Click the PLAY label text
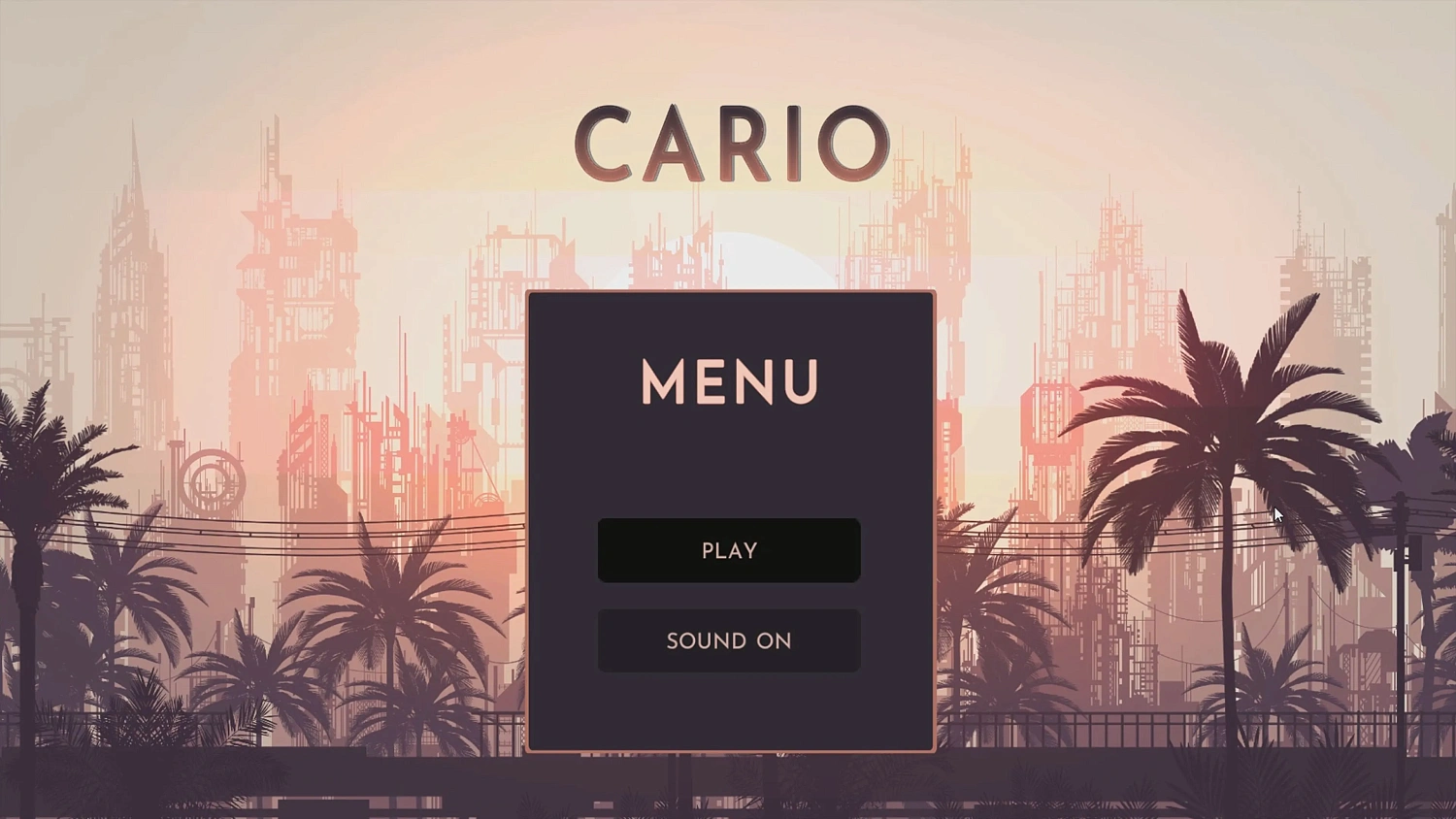This screenshot has width=1456, height=819. 728,550
